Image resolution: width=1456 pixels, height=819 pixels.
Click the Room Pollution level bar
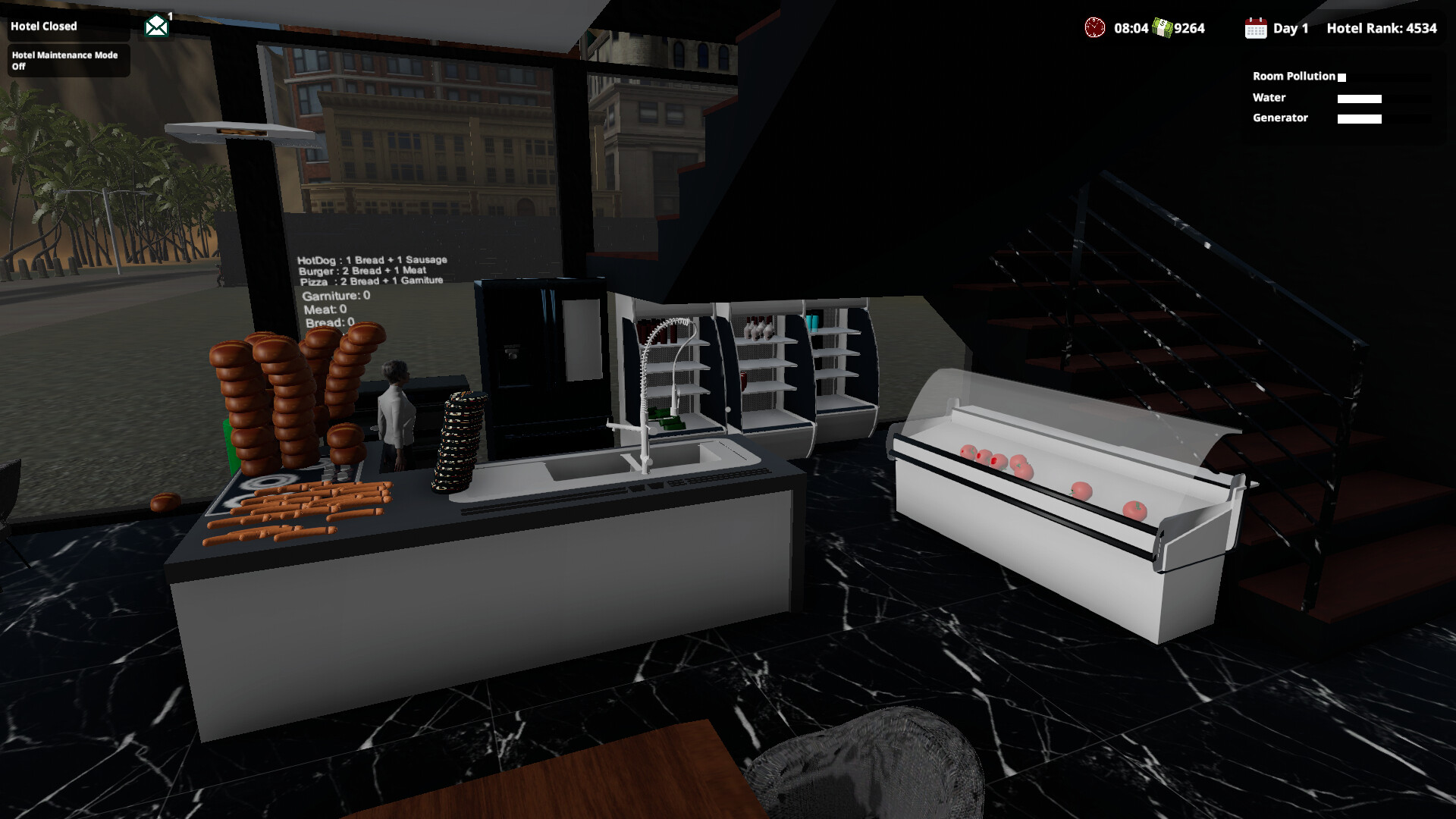(x=1342, y=76)
